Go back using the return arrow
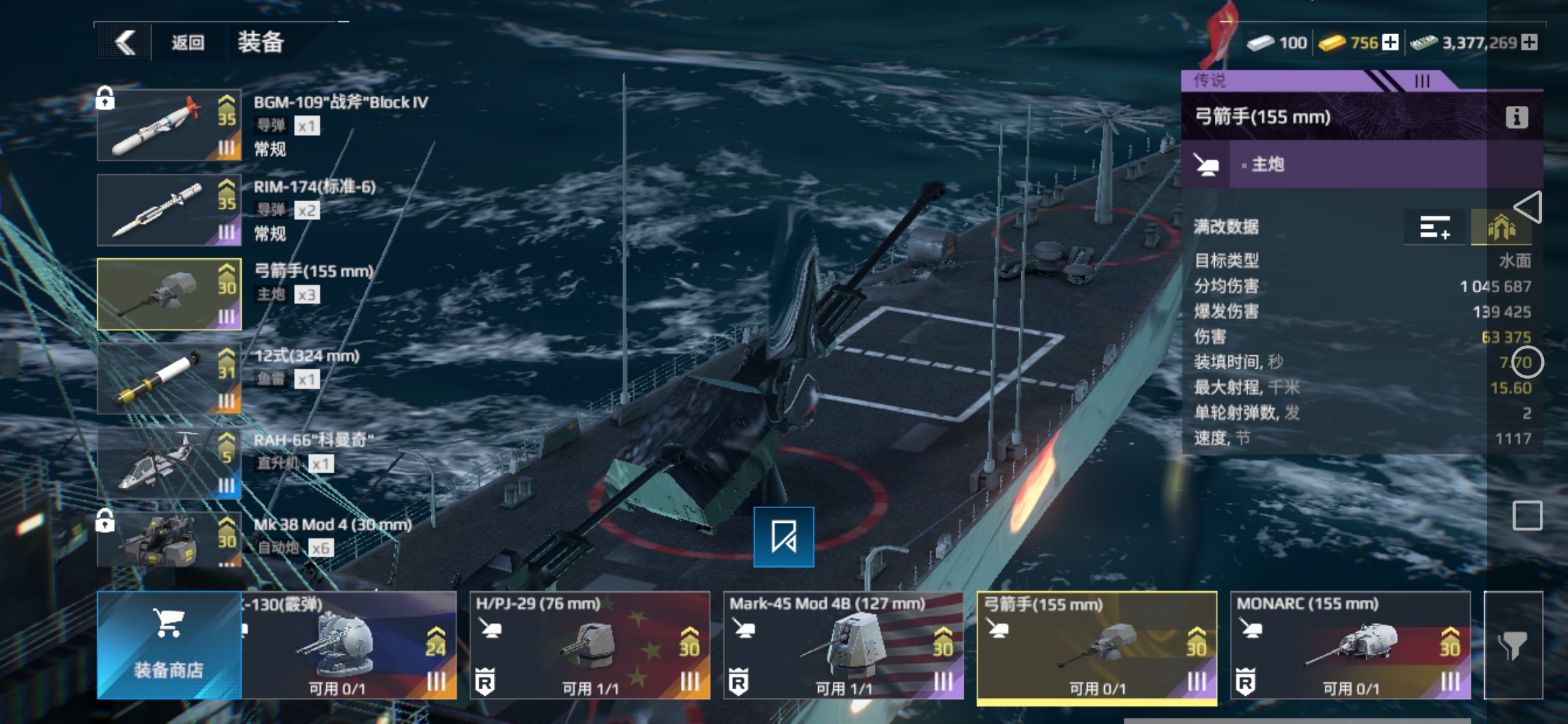The image size is (1568, 724). [125, 43]
